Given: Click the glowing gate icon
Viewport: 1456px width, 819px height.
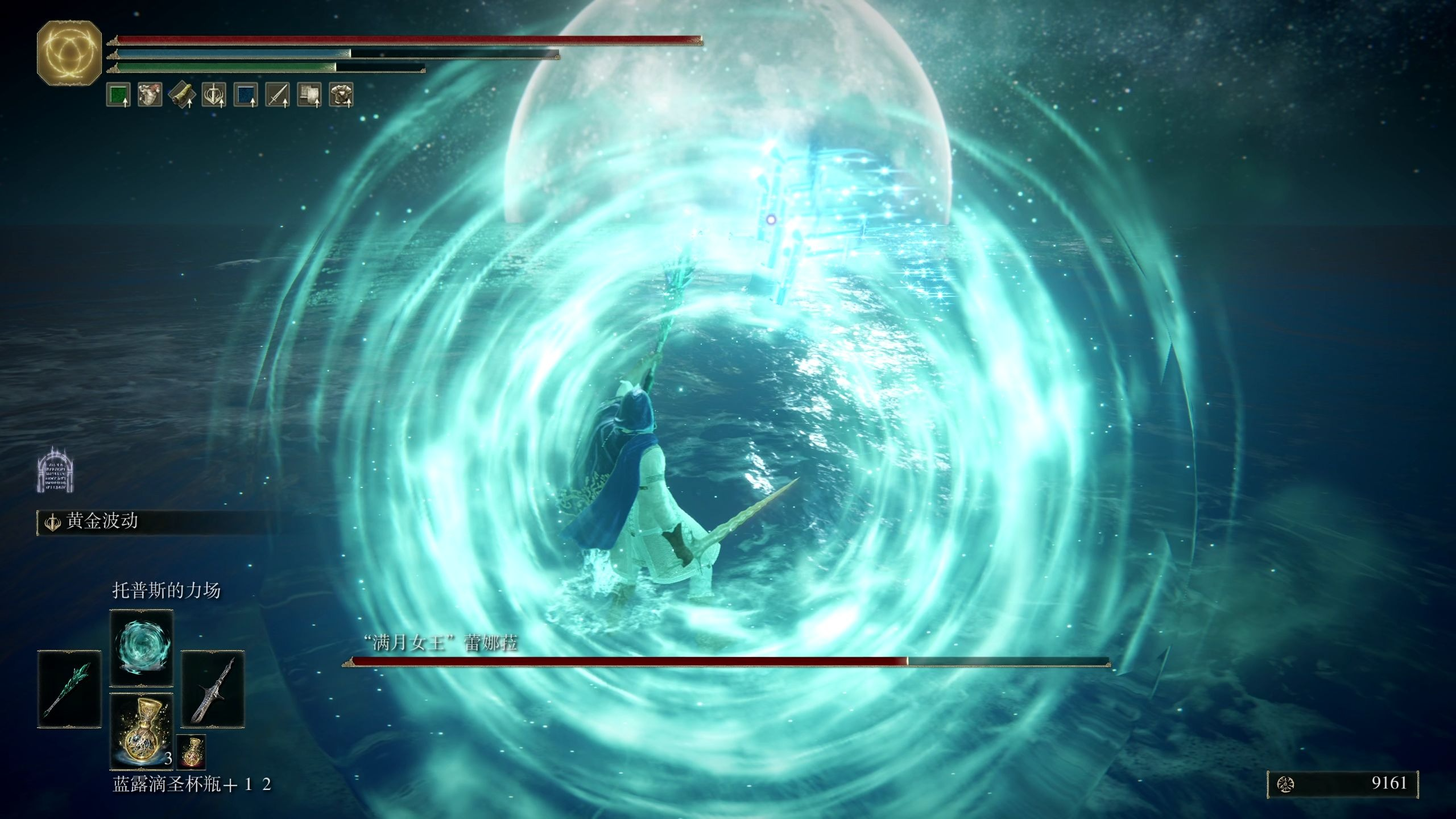Looking at the screenshot, I should pos(56,470).
